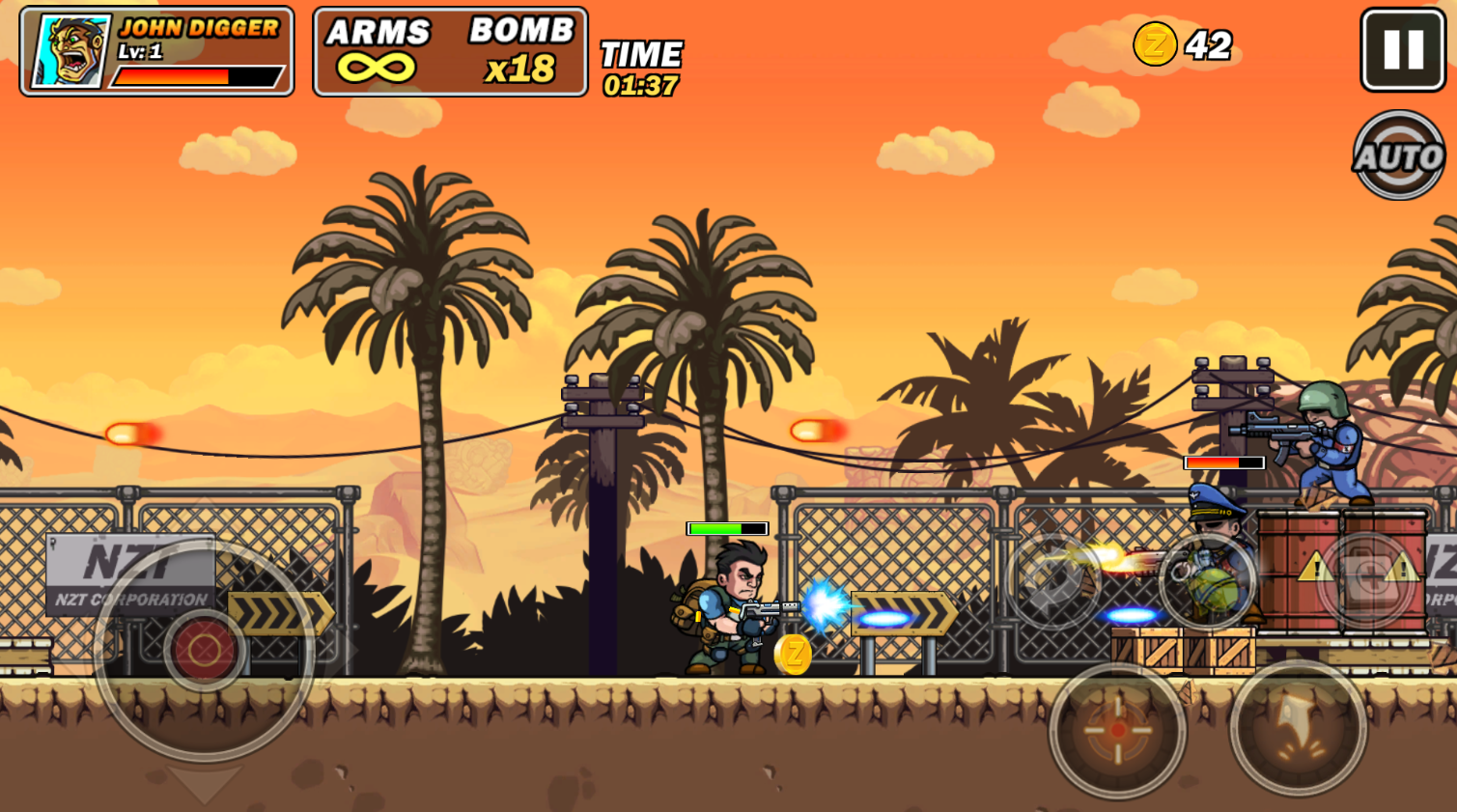Touch the red virtual joystick knob
The height and width of the screenshot is (812, 1457).
(204, 651)
